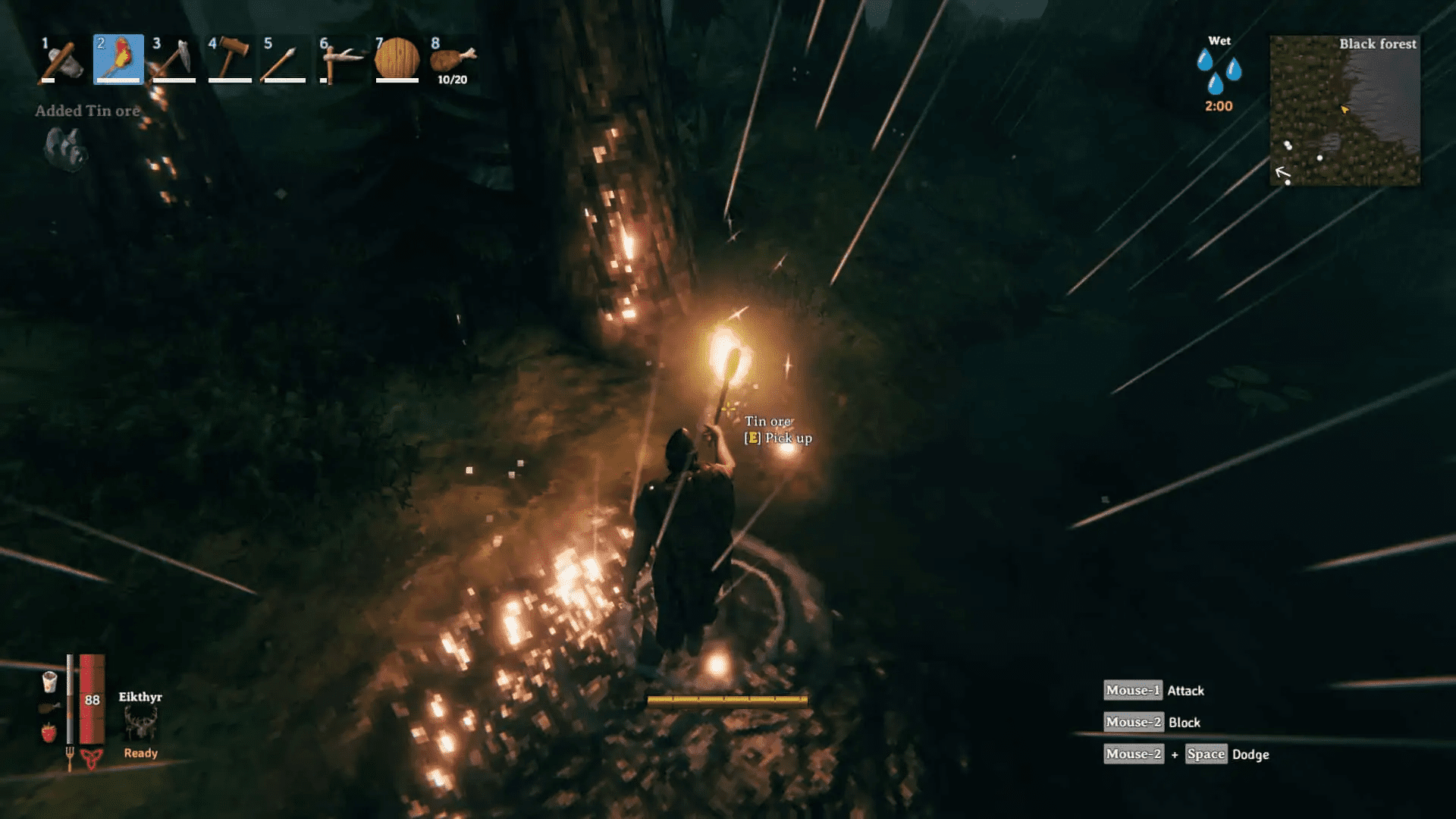Equip the wood shield in hotbar slot 7
This screenshot has height=819, width=1456.
(x=398, y=61)
